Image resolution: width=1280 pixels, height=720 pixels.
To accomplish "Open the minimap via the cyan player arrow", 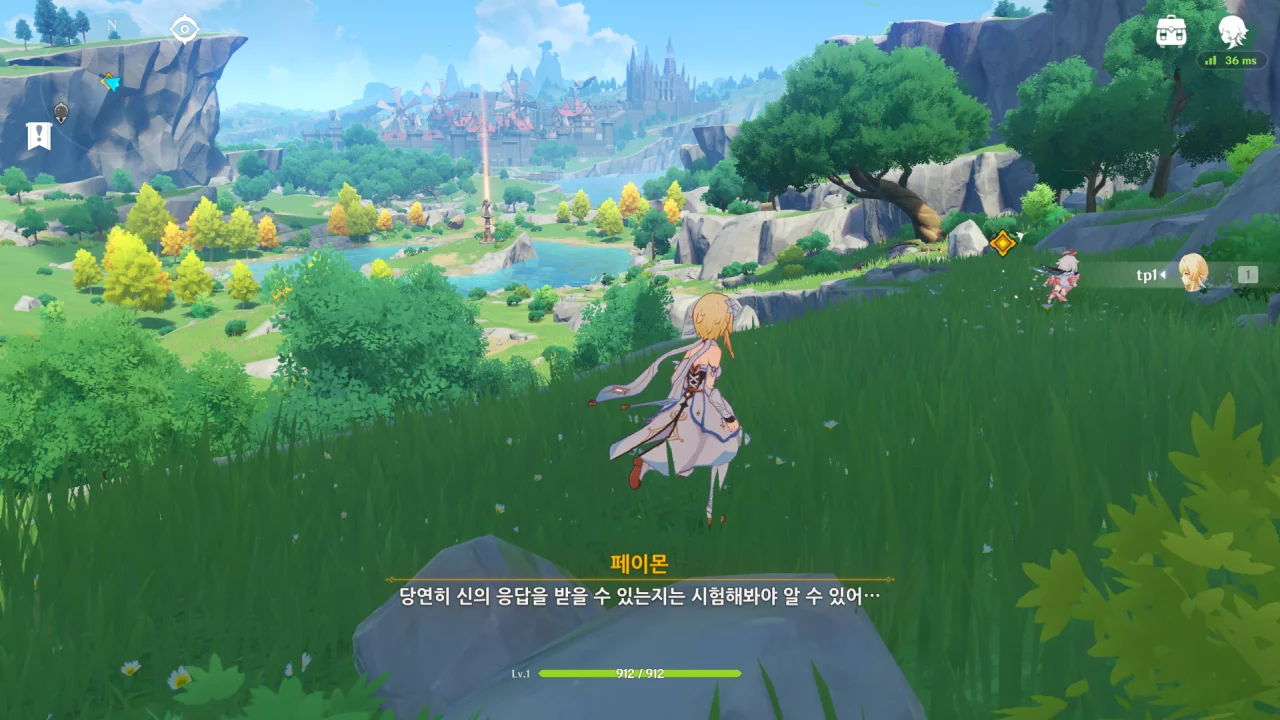I will tap(110, 82).
